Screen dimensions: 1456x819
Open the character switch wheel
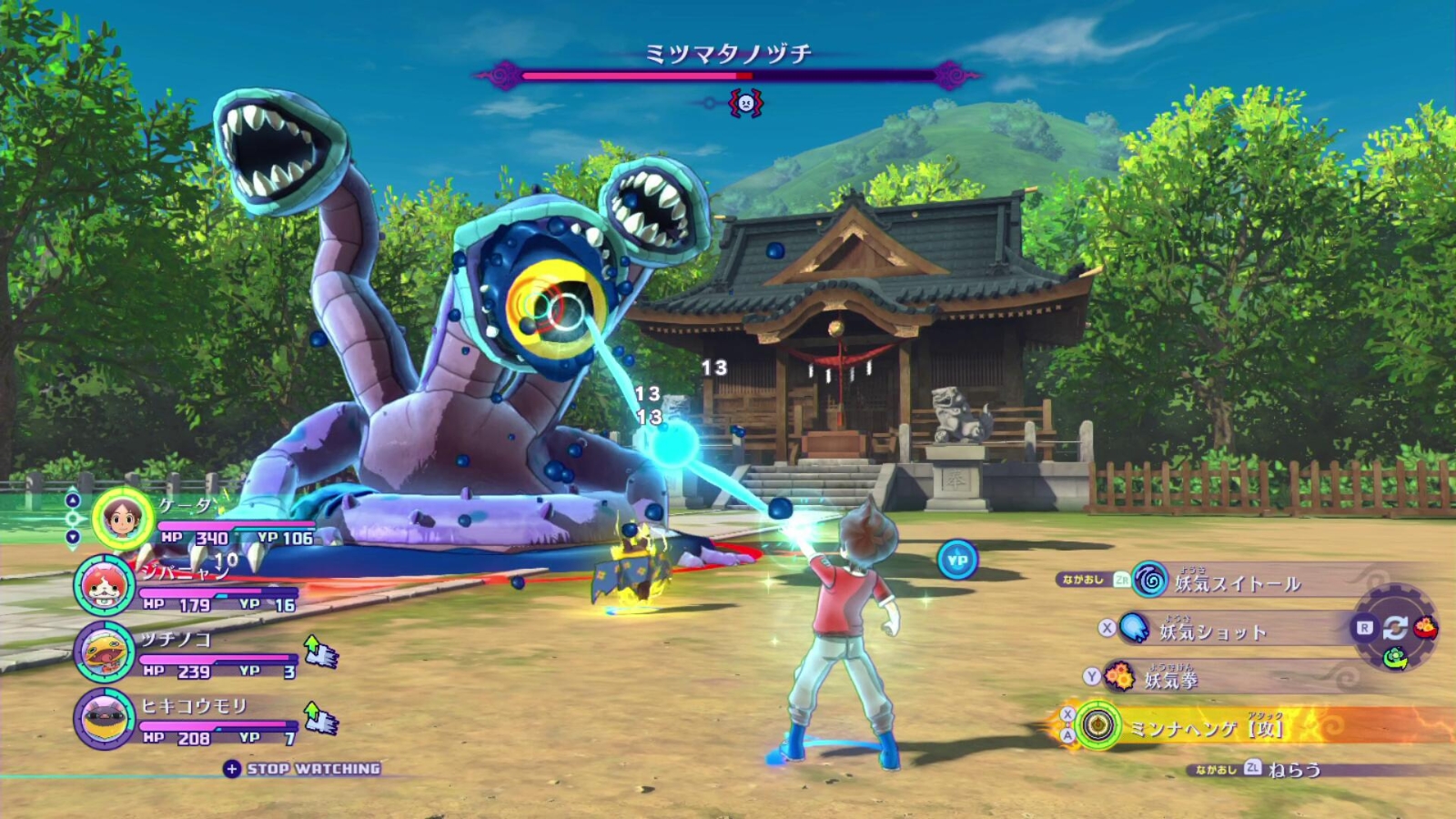point(1395,628)
